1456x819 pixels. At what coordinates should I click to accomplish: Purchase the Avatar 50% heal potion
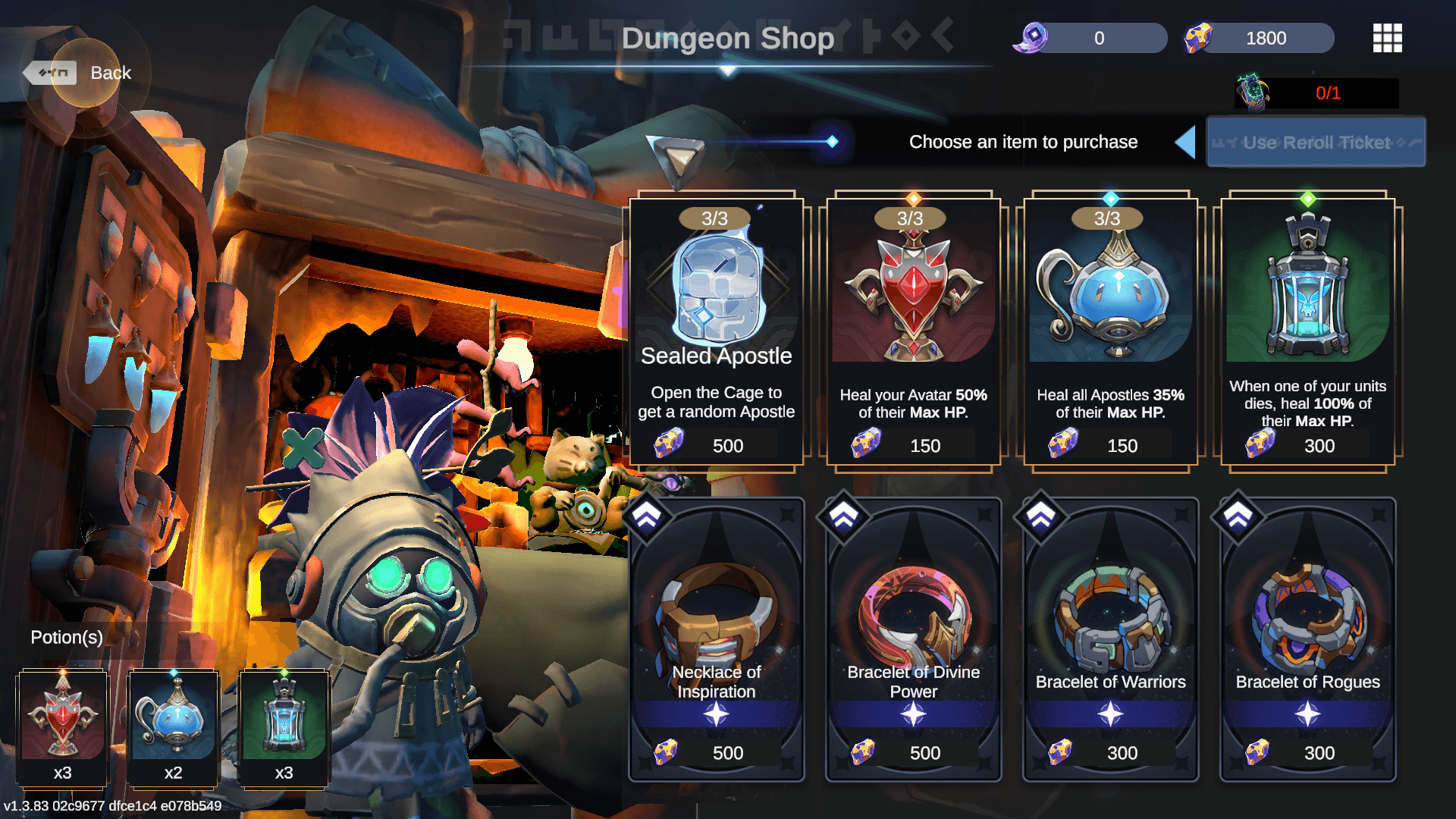pyautogui.click(x=913, y=330)
